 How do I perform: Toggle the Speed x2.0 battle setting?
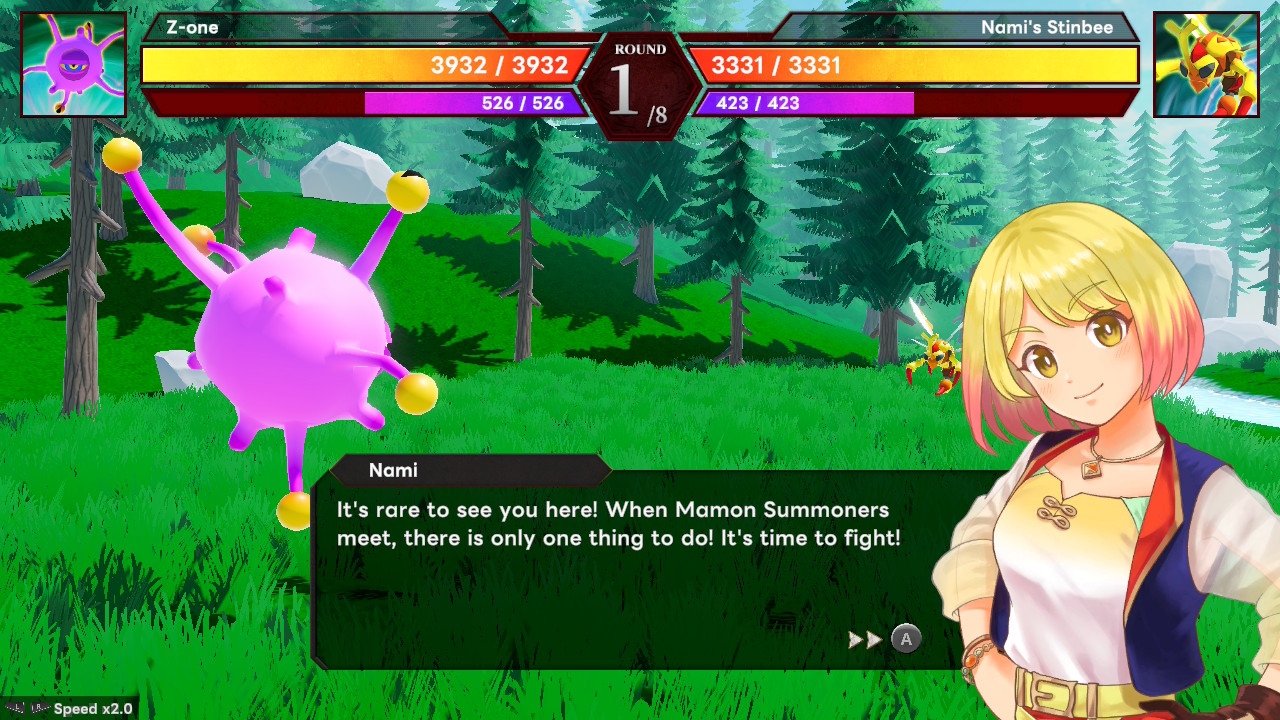[70, 708]
